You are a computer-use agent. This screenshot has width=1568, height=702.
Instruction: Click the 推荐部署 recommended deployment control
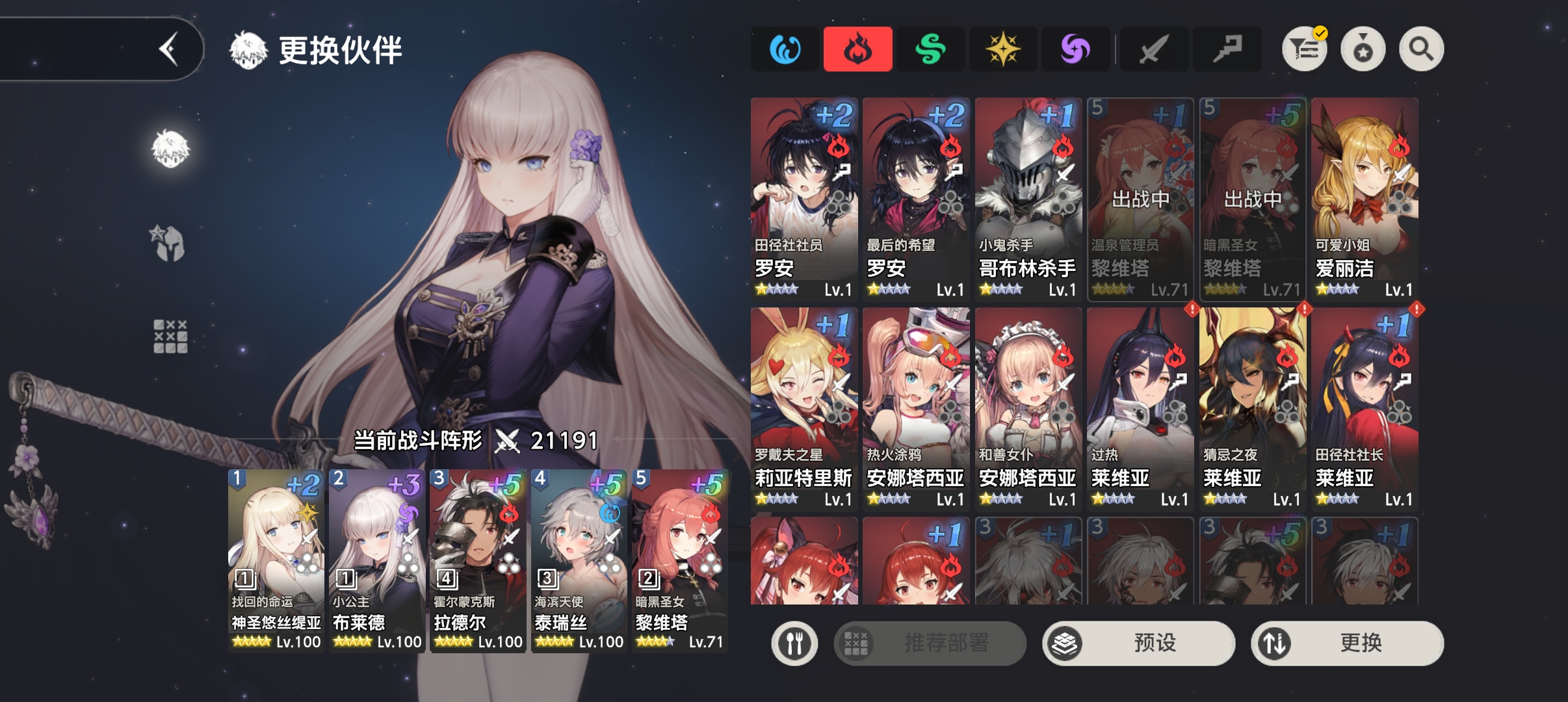pos(931,643)
